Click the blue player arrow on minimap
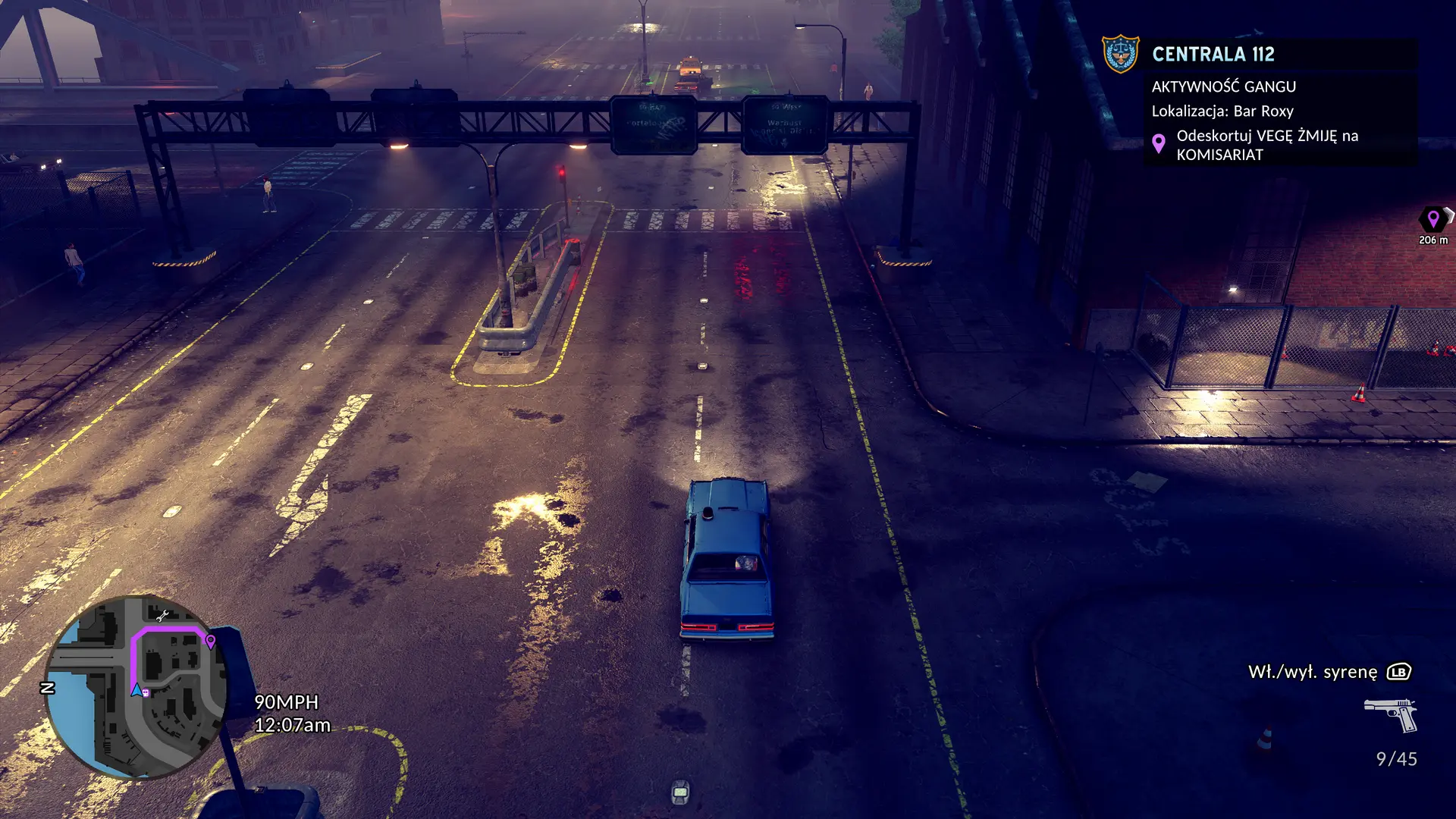This screenshot has height=819, width=1456. tap(136, 689)
